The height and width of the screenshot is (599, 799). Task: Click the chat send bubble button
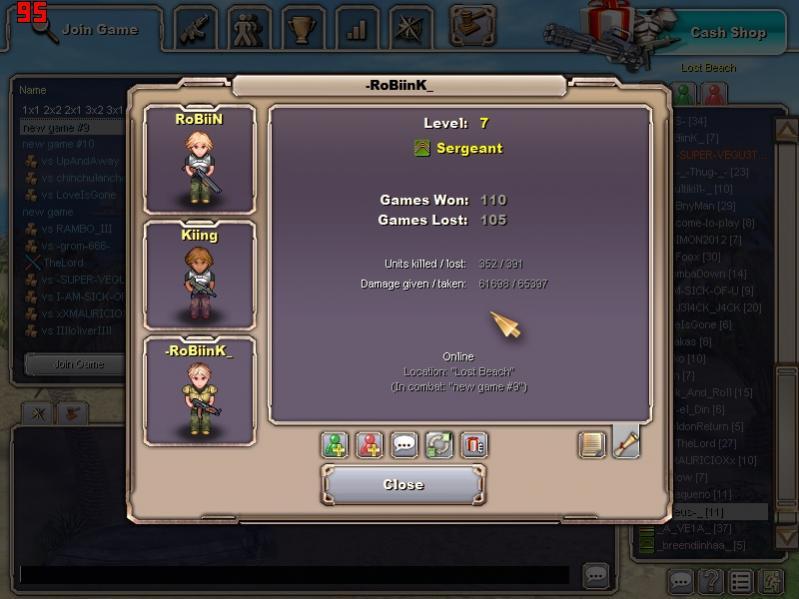pyautogui.click(x=596, y=575)
